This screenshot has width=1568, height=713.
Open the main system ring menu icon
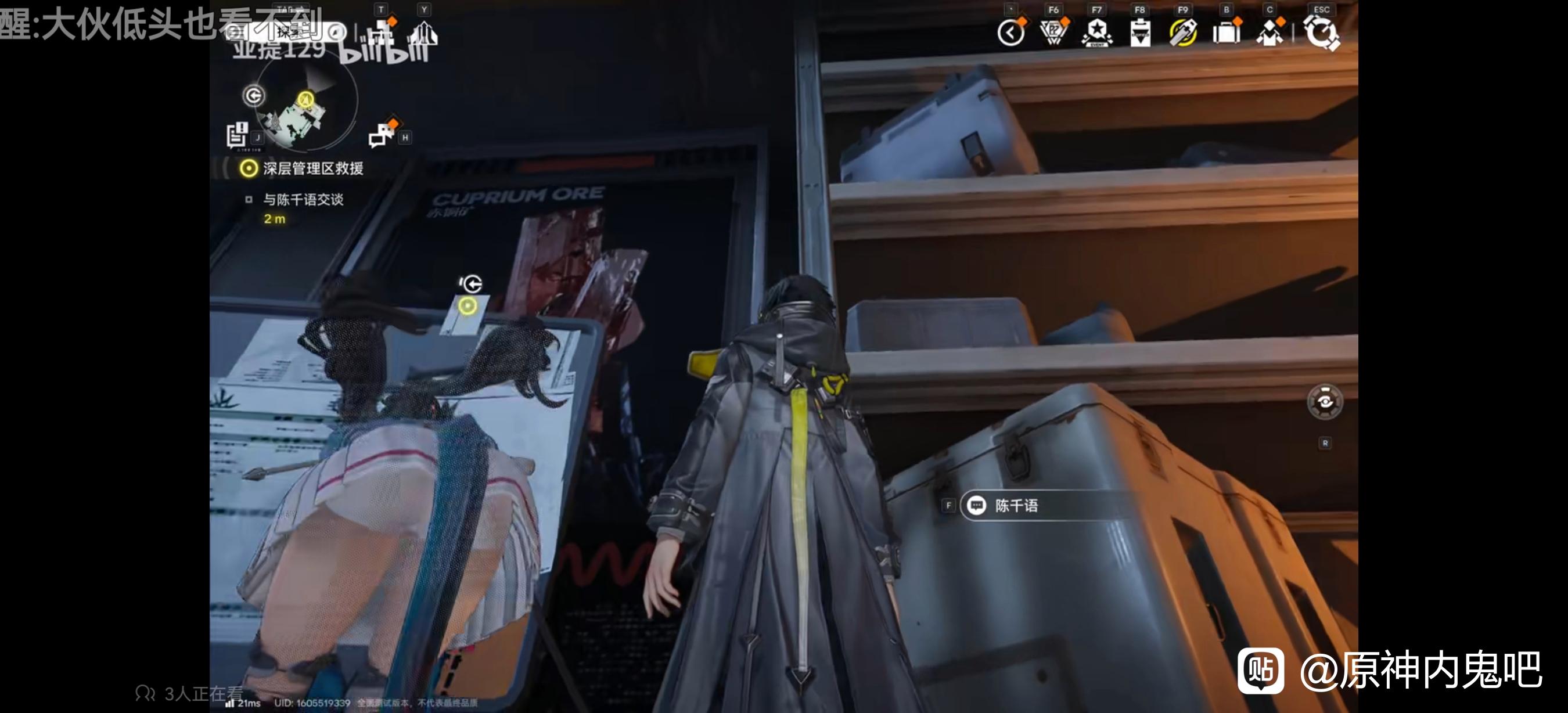point(1321,31)
